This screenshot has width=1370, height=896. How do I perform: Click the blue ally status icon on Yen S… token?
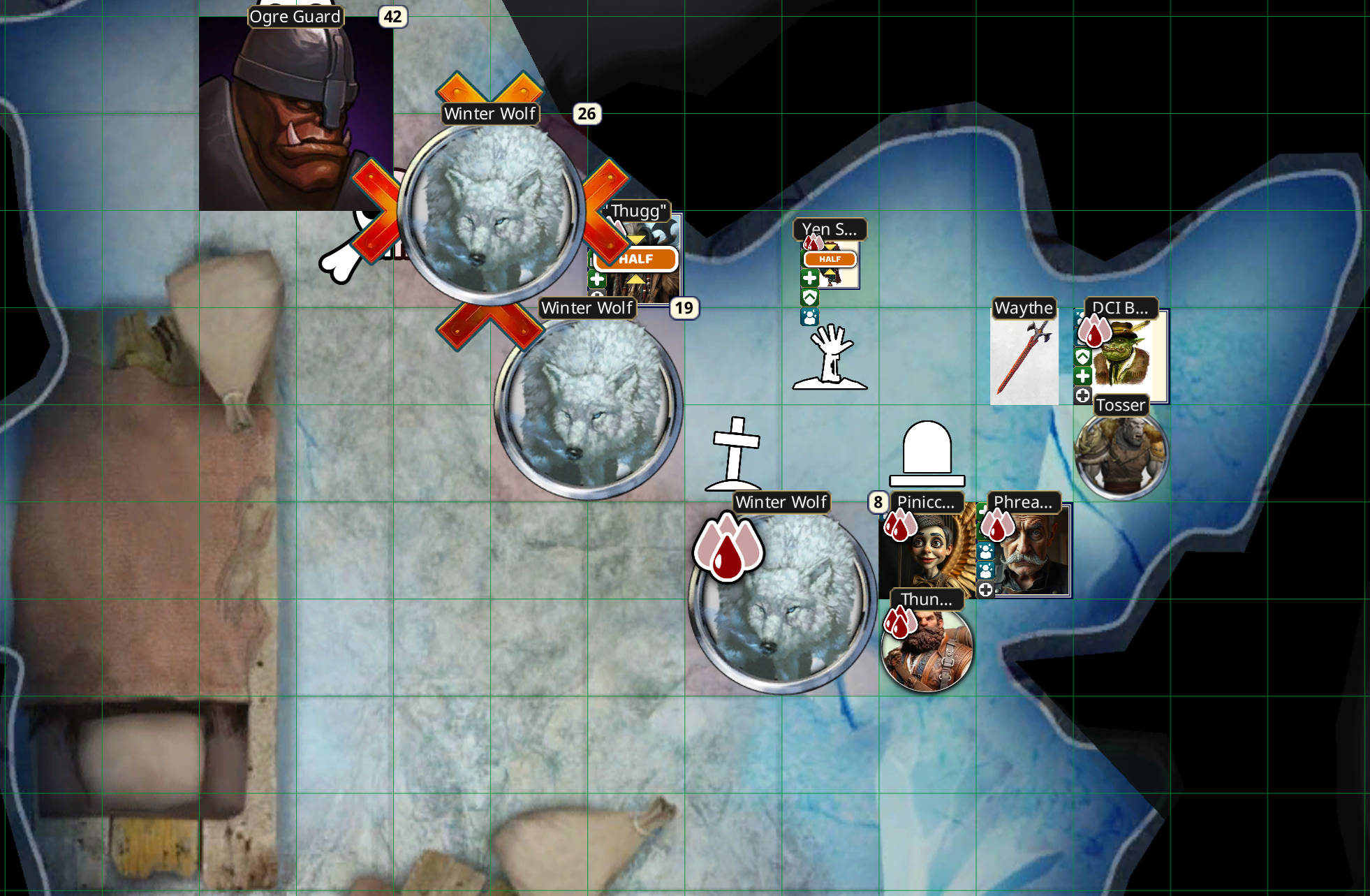[x=809, y=316]
